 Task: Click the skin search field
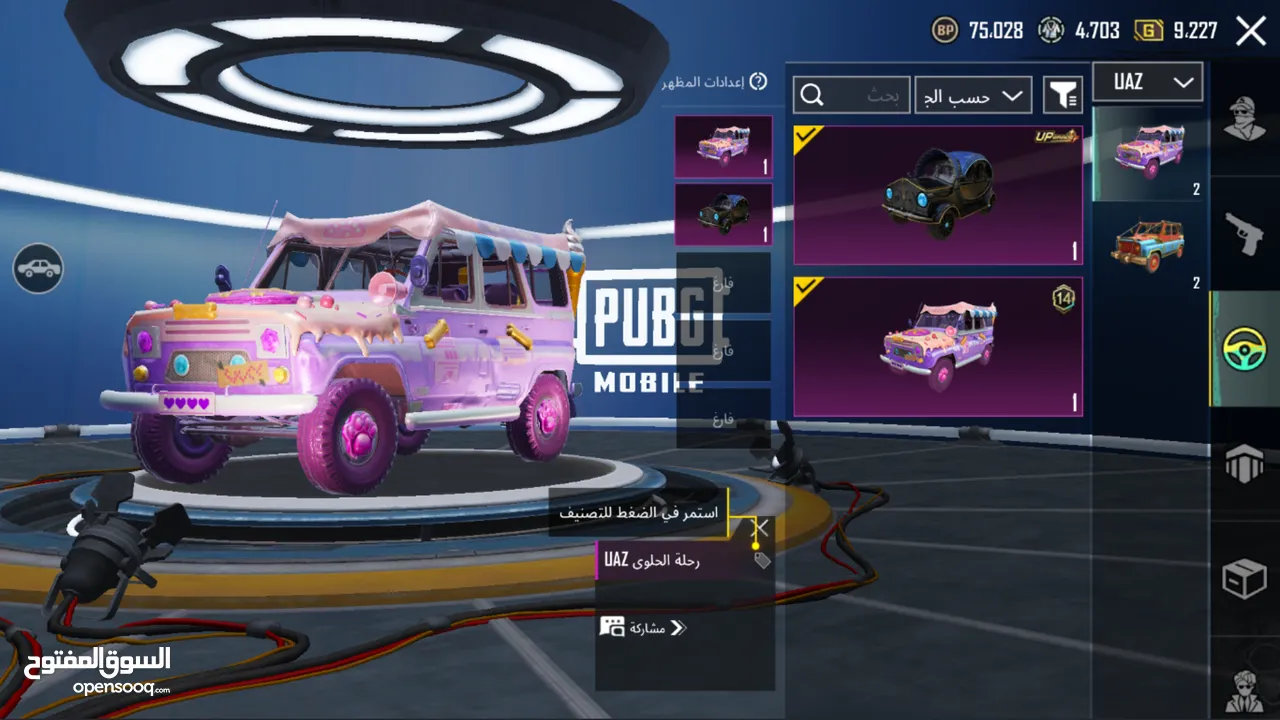[852, 95]
